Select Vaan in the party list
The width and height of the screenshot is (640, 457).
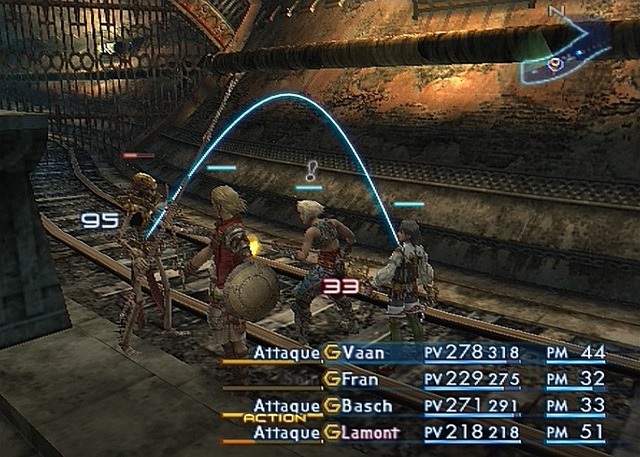[363, 352]
